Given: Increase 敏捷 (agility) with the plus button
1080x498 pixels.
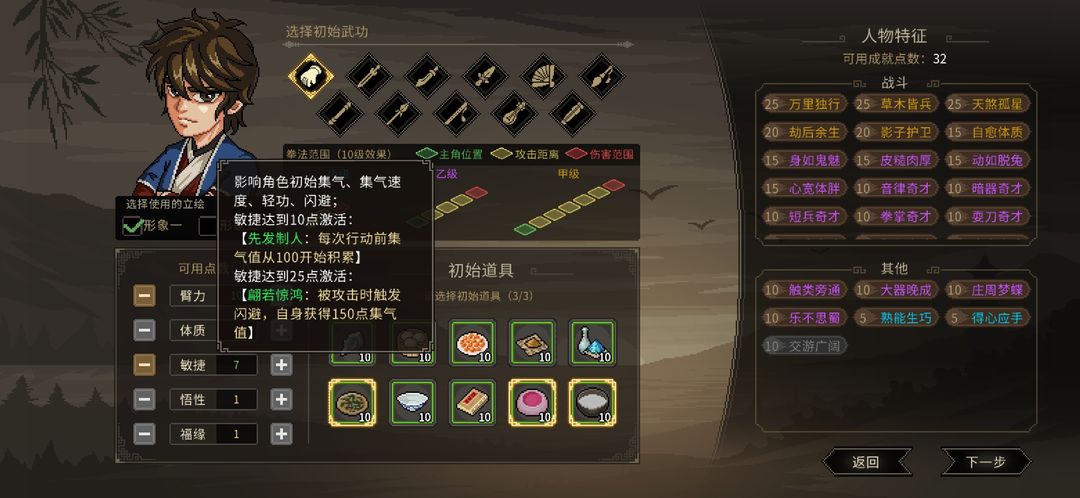Looking at the screenshot, I should pos(282,365).
